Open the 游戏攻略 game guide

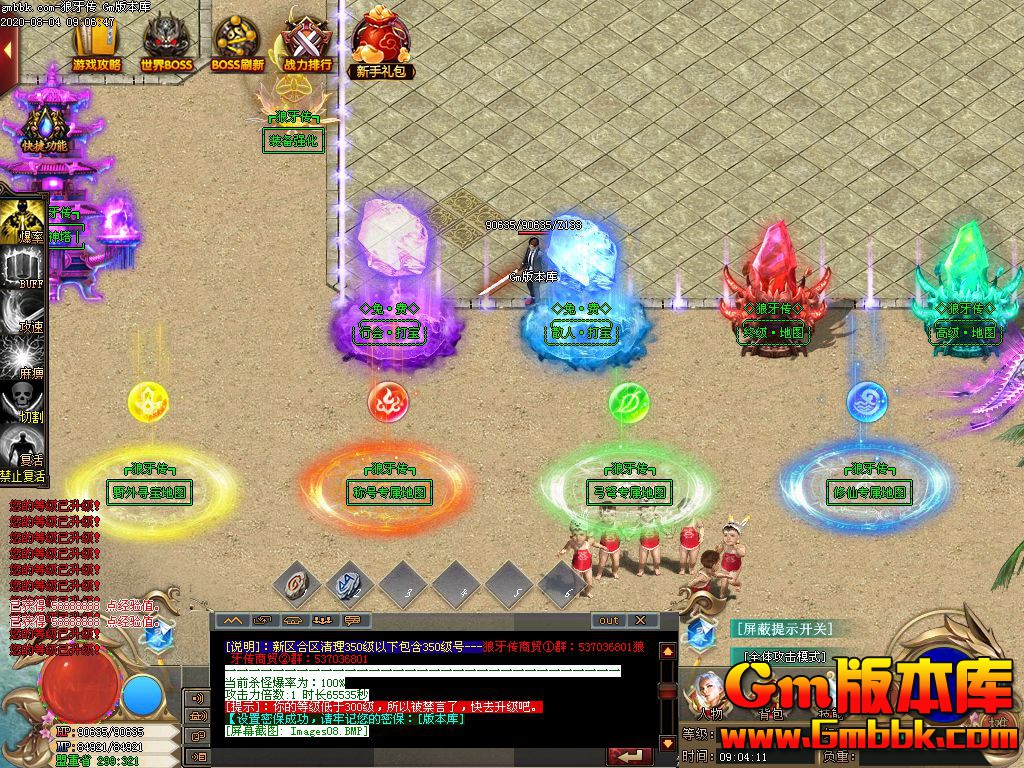click(97, 44)
